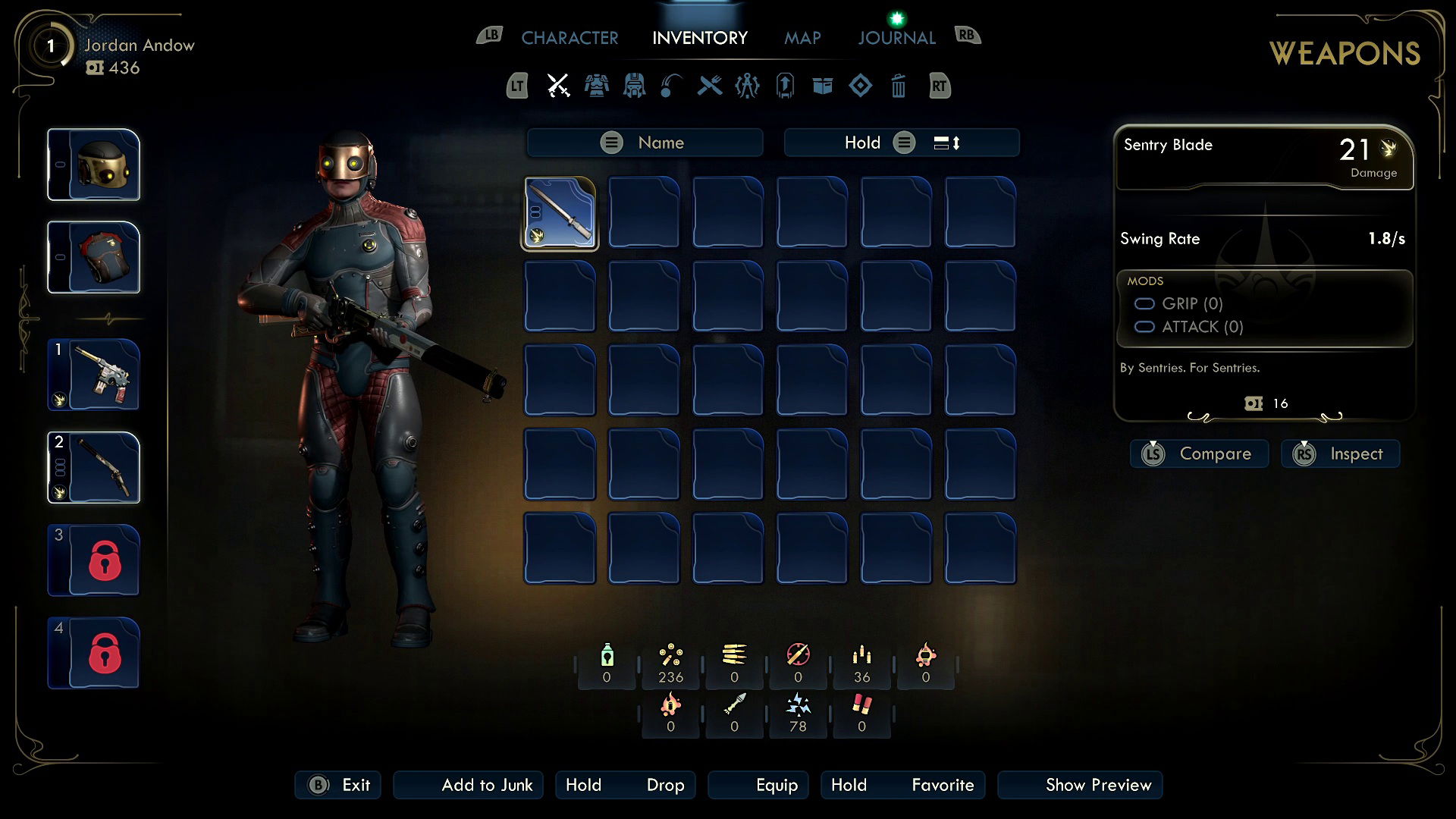Sort inventory using the Name button

coord(645,143)
